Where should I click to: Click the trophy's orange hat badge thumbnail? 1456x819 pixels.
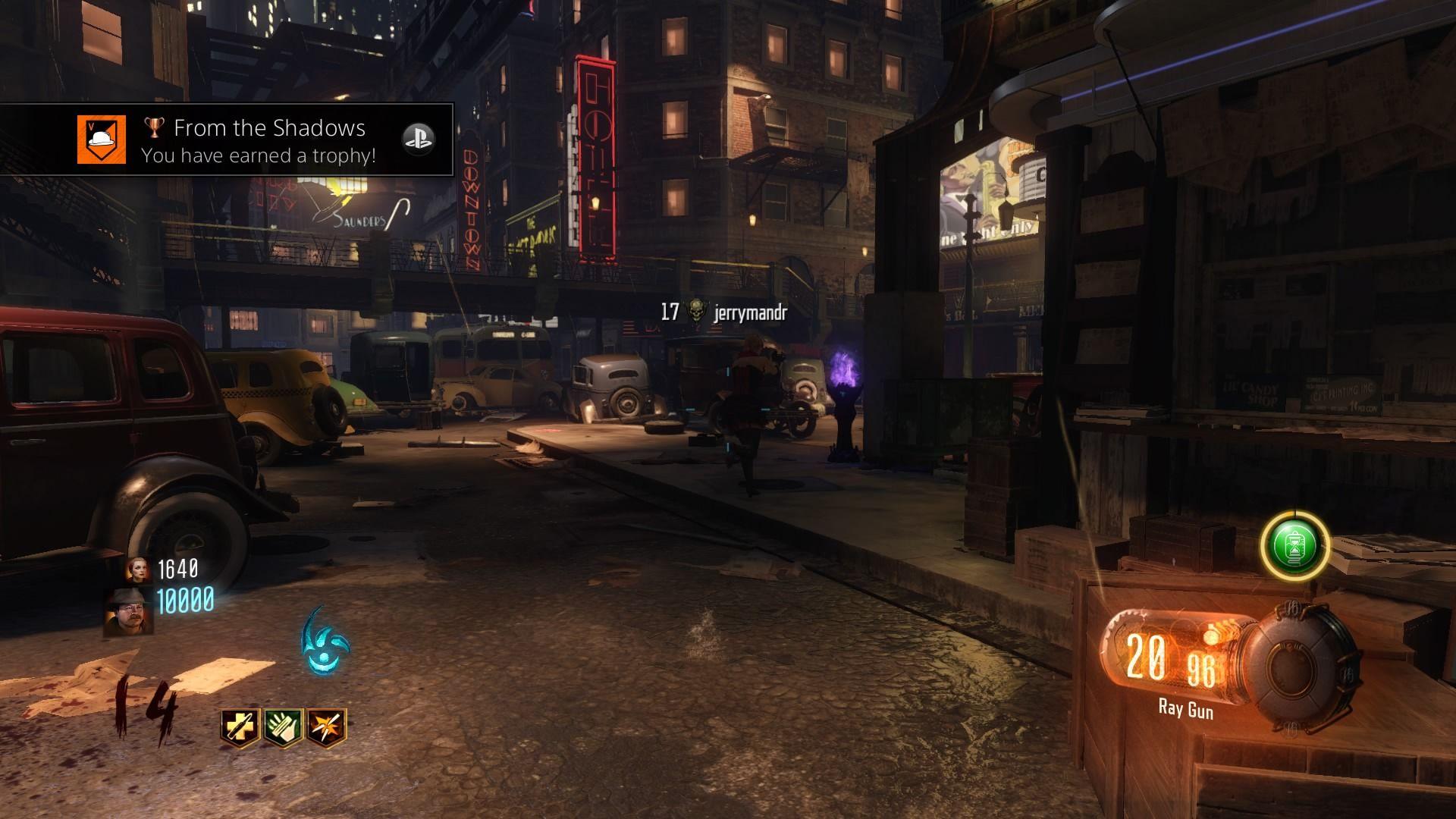click(101, 140)
